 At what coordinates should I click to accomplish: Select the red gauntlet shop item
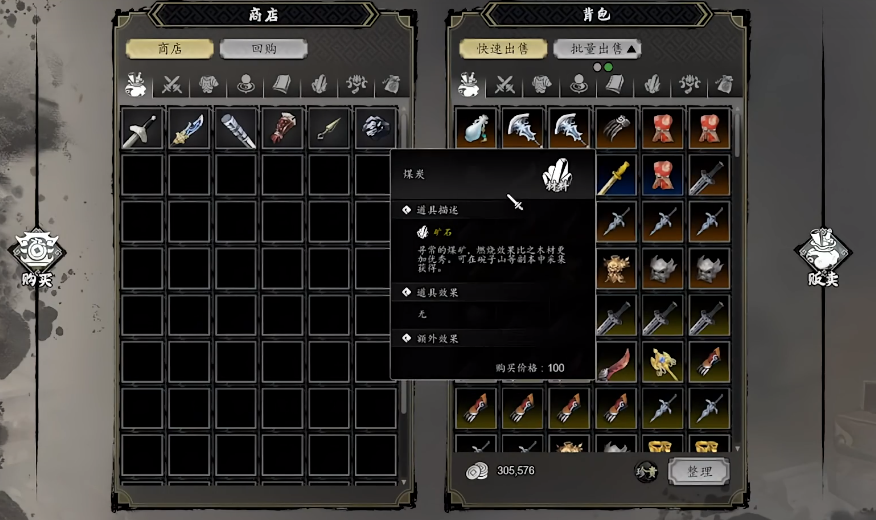click(282, 129)
